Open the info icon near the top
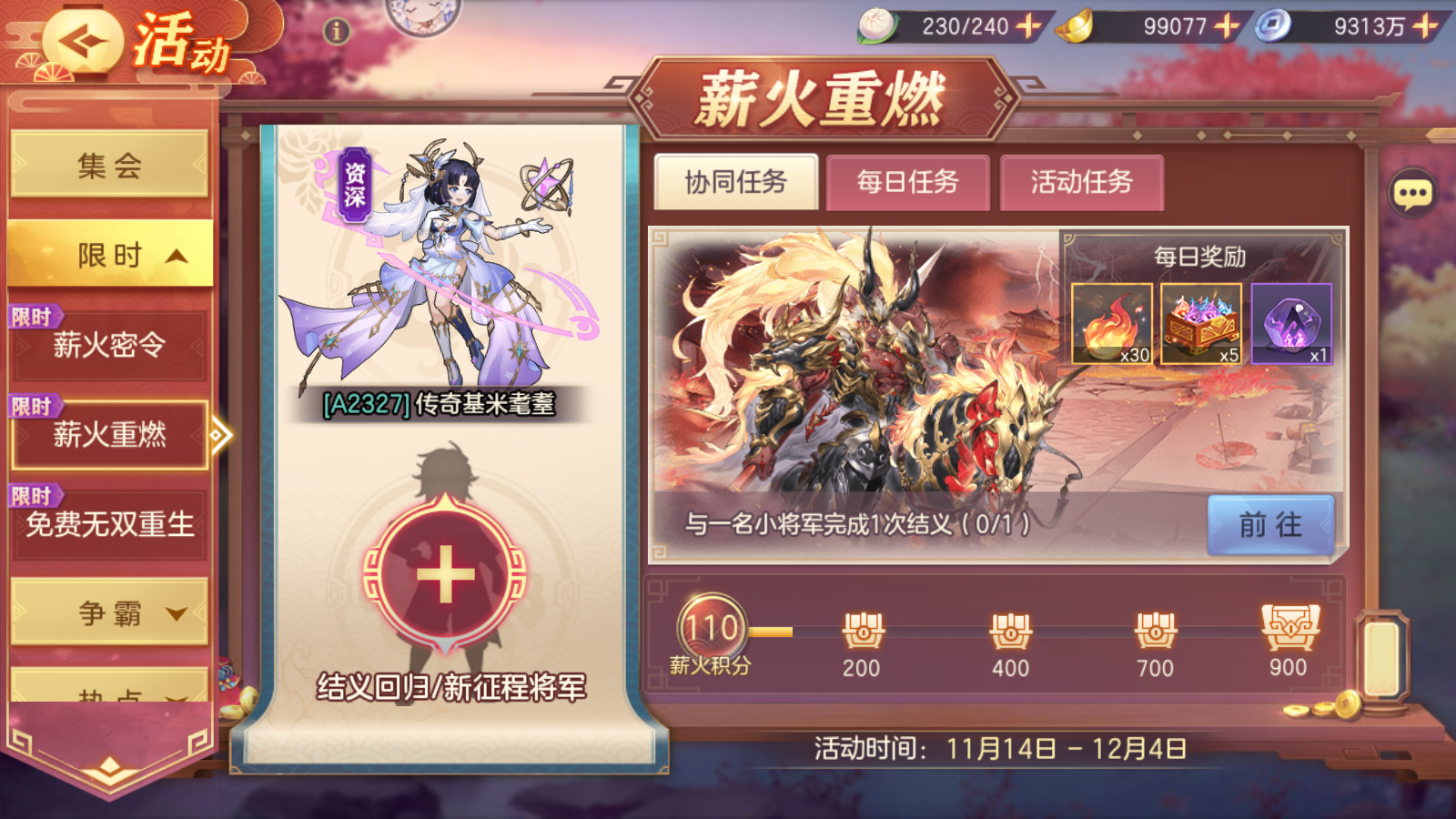This screenshot has height=819, width=1456. 335,30
